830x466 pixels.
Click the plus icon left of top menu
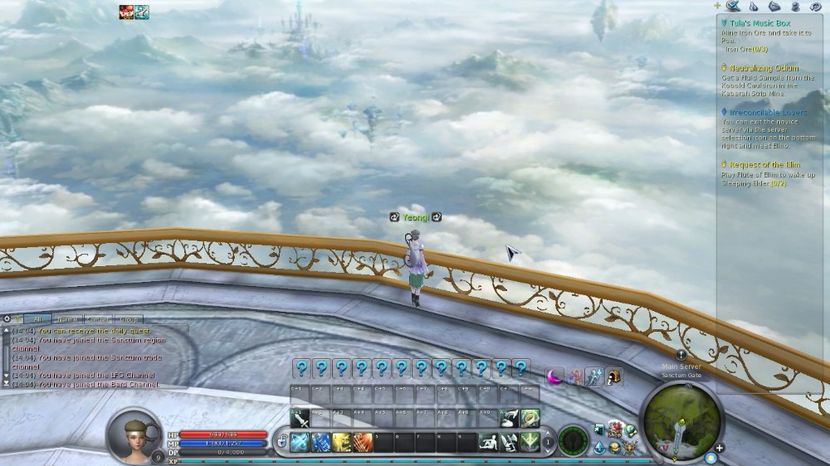click(716, 6)
